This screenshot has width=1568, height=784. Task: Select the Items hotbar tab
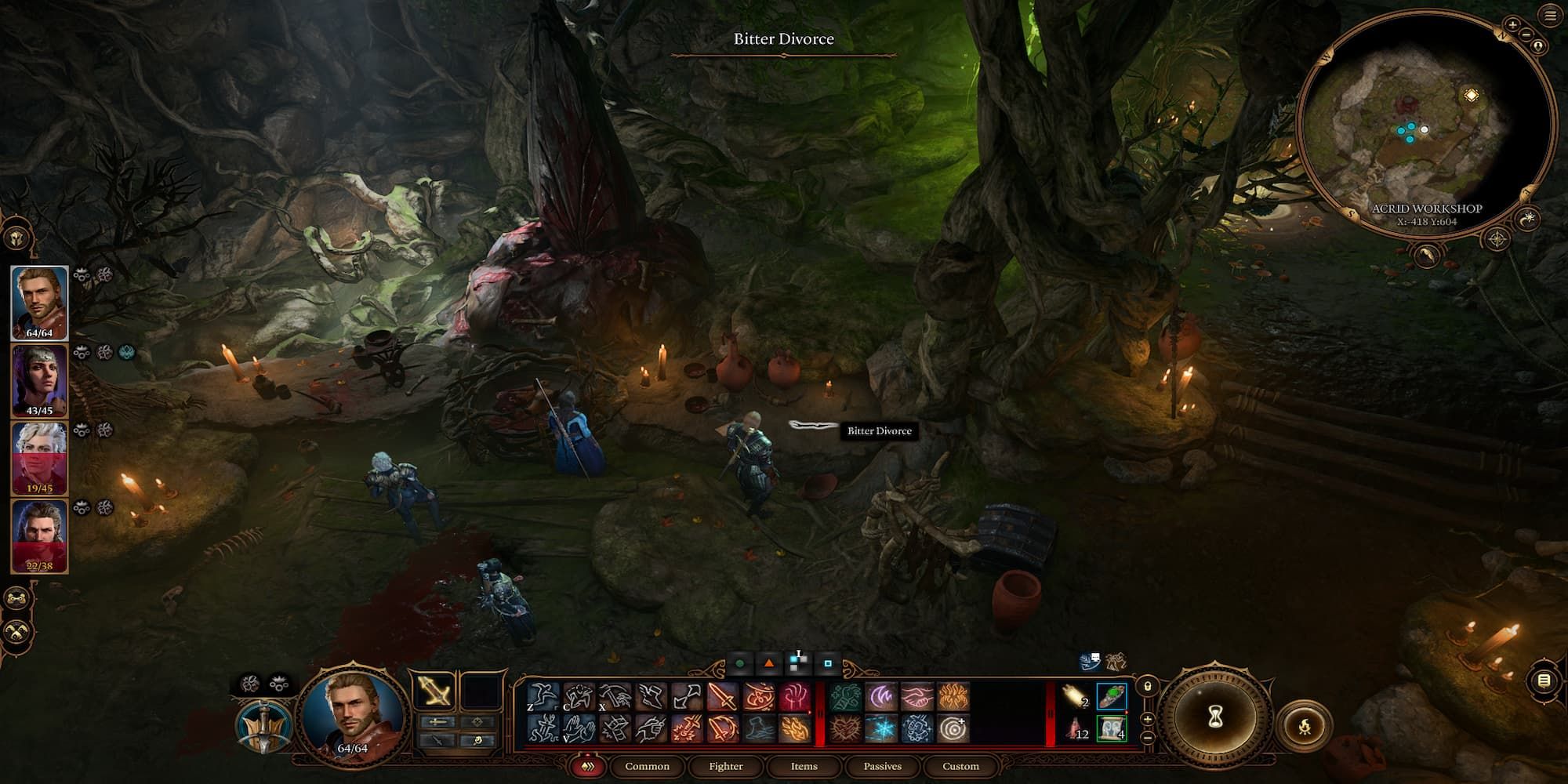click(x=804, y=766)
